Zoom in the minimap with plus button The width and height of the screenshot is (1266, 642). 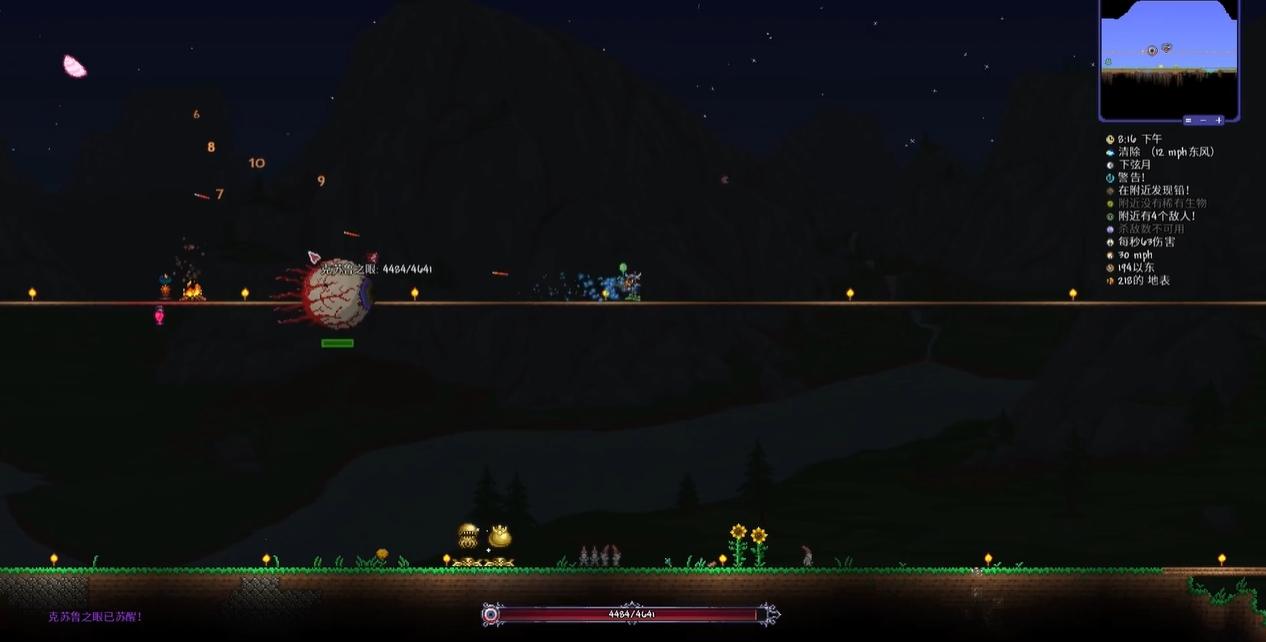coord(1218,120)
